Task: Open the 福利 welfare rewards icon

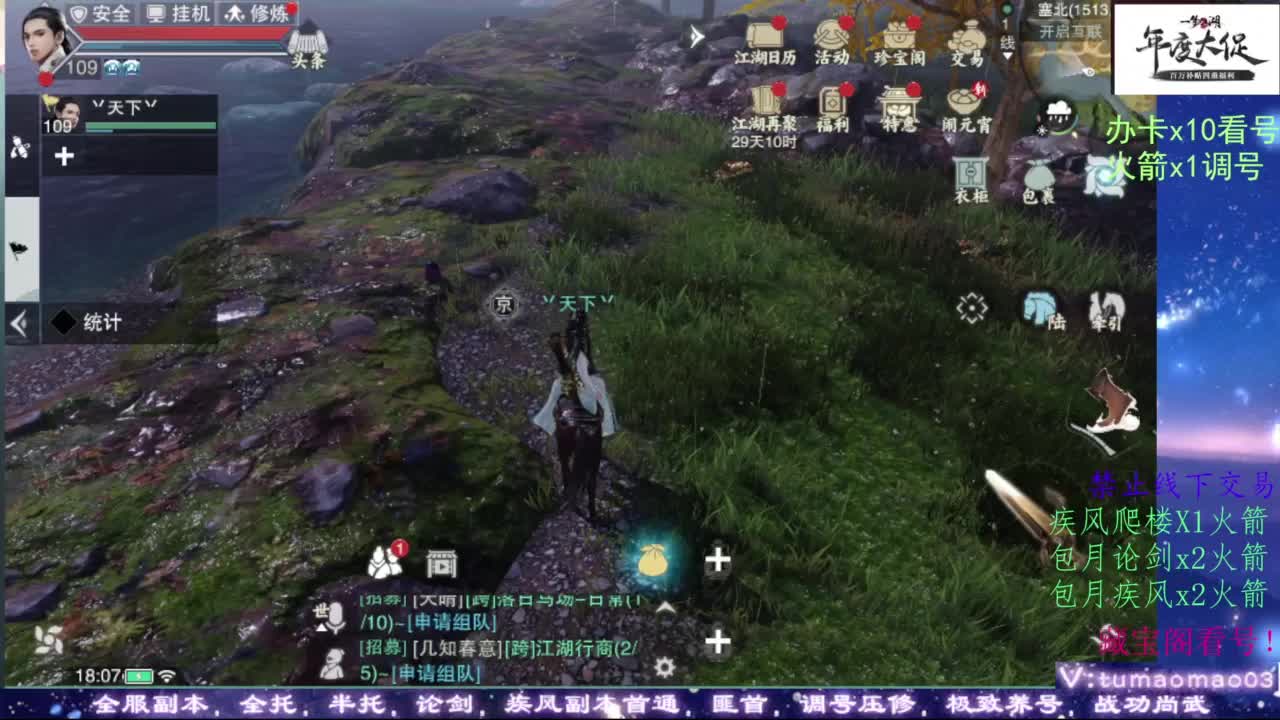Action: 834,112
